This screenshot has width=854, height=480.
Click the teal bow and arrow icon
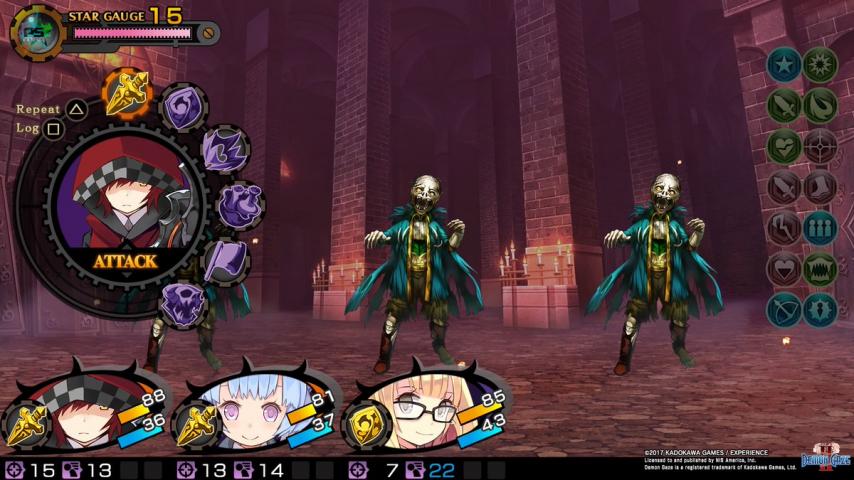point(784,310)
